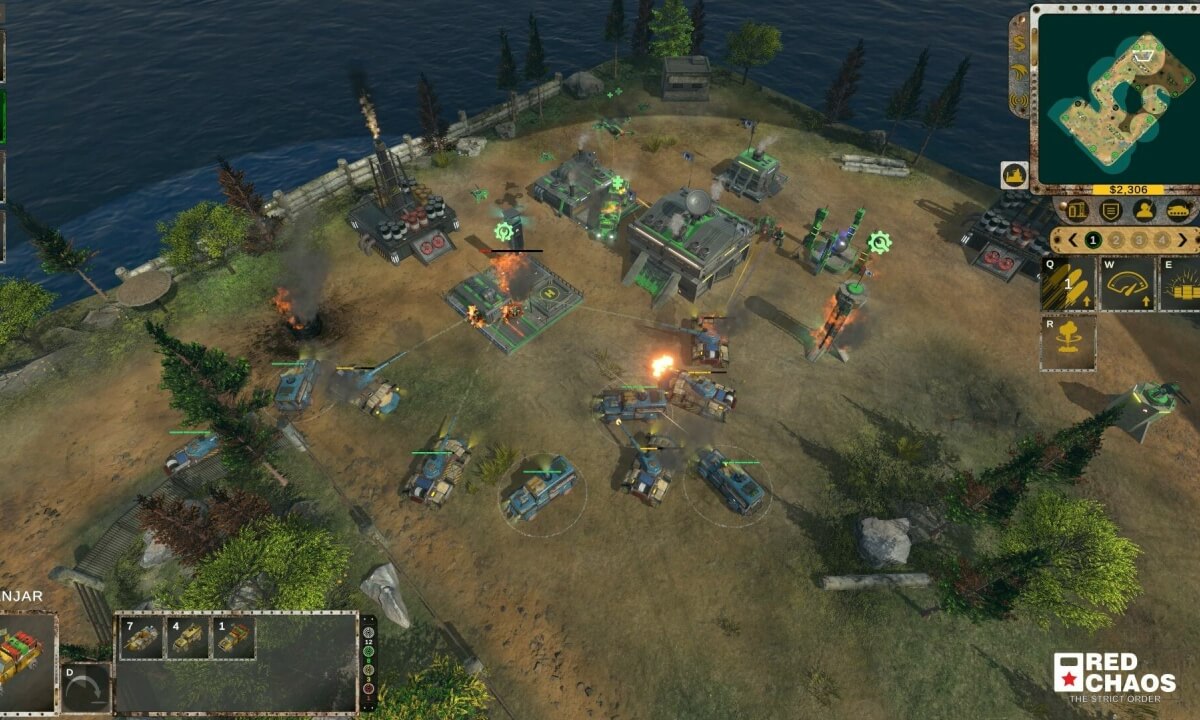Select the group of 4 vehicles
This screenshot has height=720, width=1200.
pyautogui.click(x=187, y=638)
